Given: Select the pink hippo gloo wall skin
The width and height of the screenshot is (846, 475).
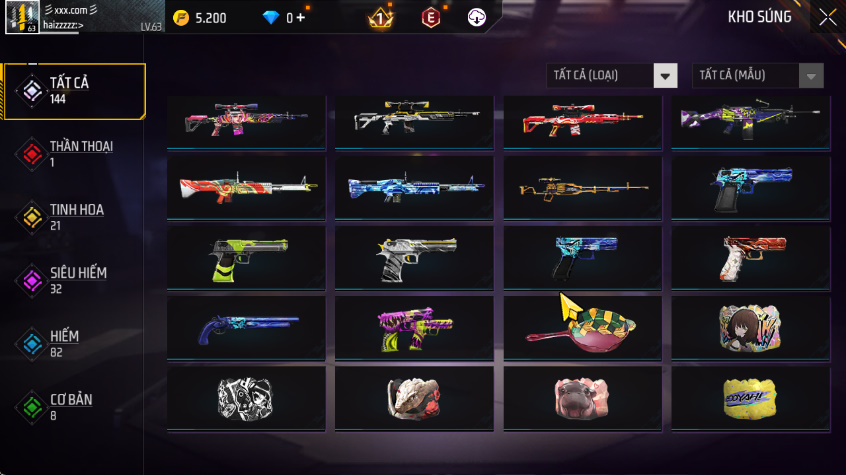Looking at the screenshot, I should tap(582, 397).
